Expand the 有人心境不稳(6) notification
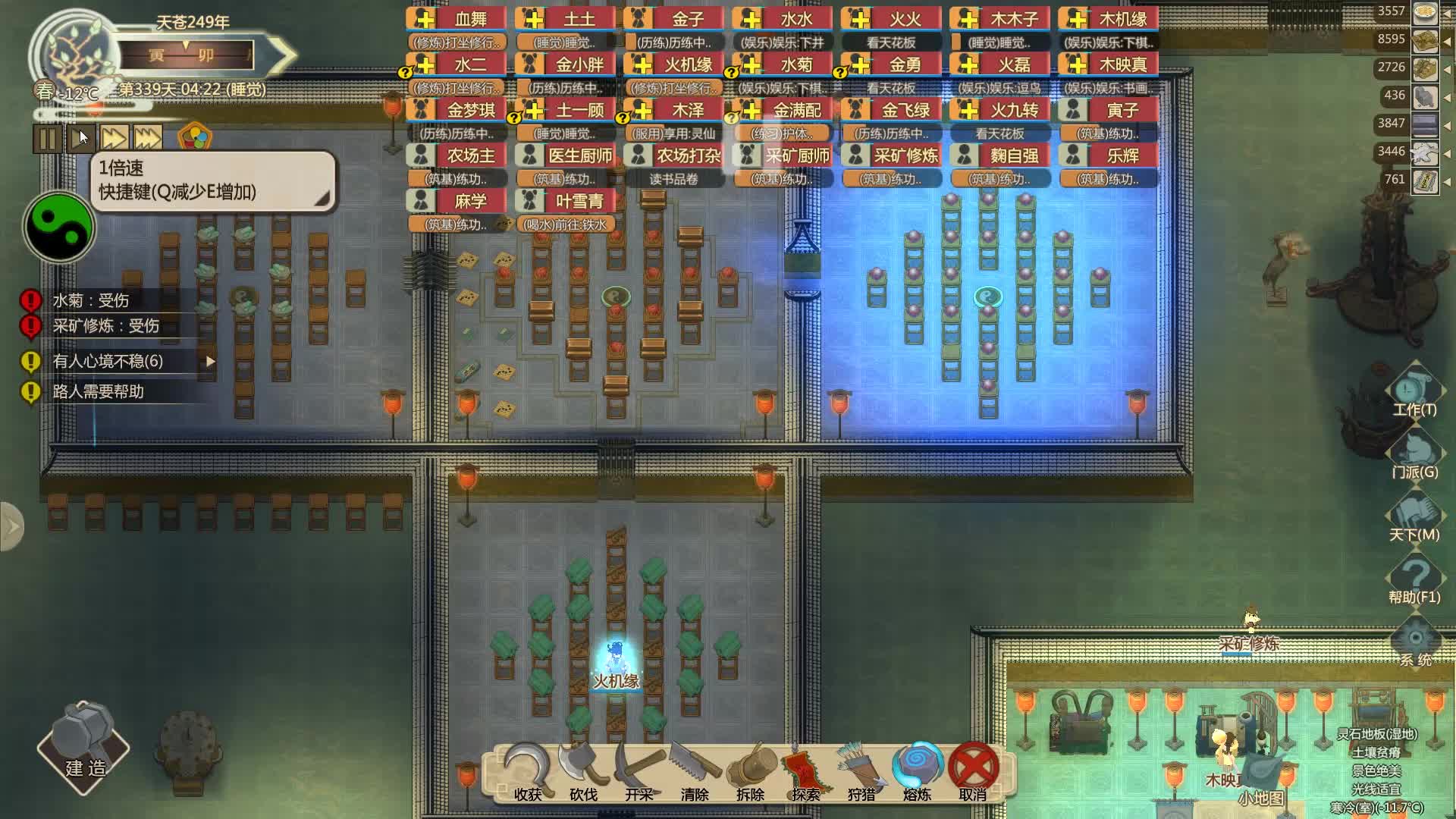The image size is (1456, 819). pyautogui.click(x=209, y=362)
